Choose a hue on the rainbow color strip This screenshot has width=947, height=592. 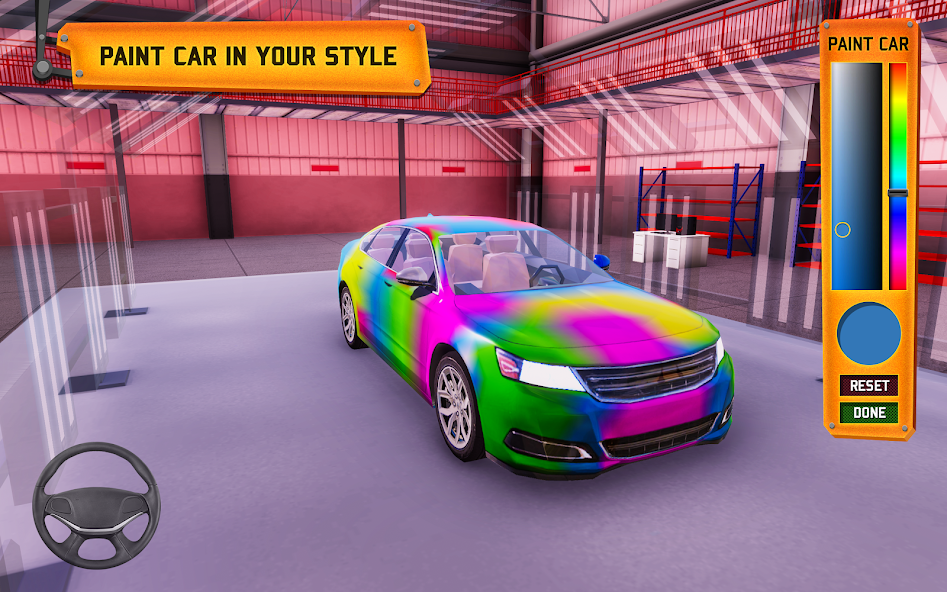click(898, 176)
